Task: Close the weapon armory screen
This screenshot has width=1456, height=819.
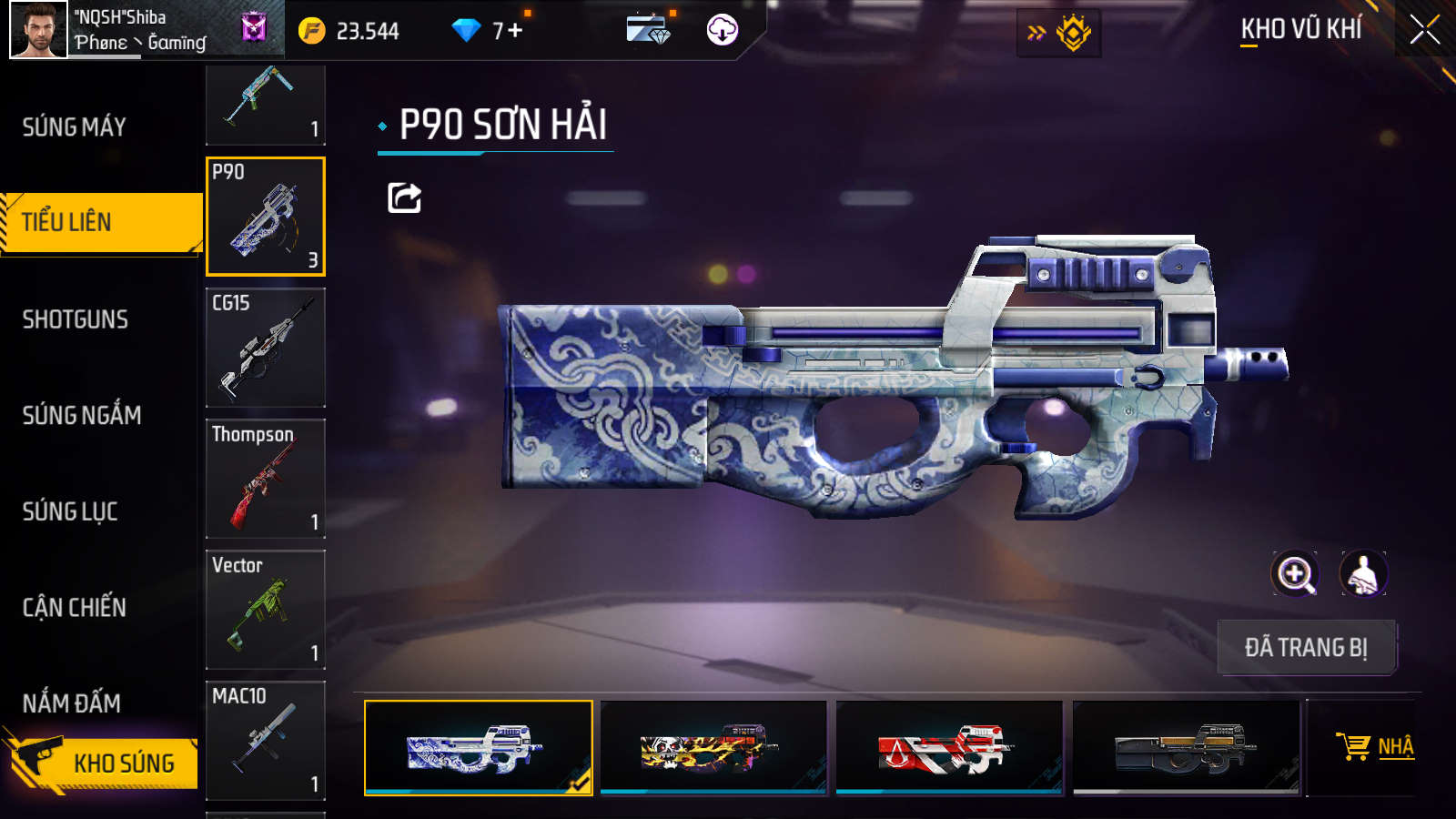Action: pyautogui.click(x=1424, y=30)
